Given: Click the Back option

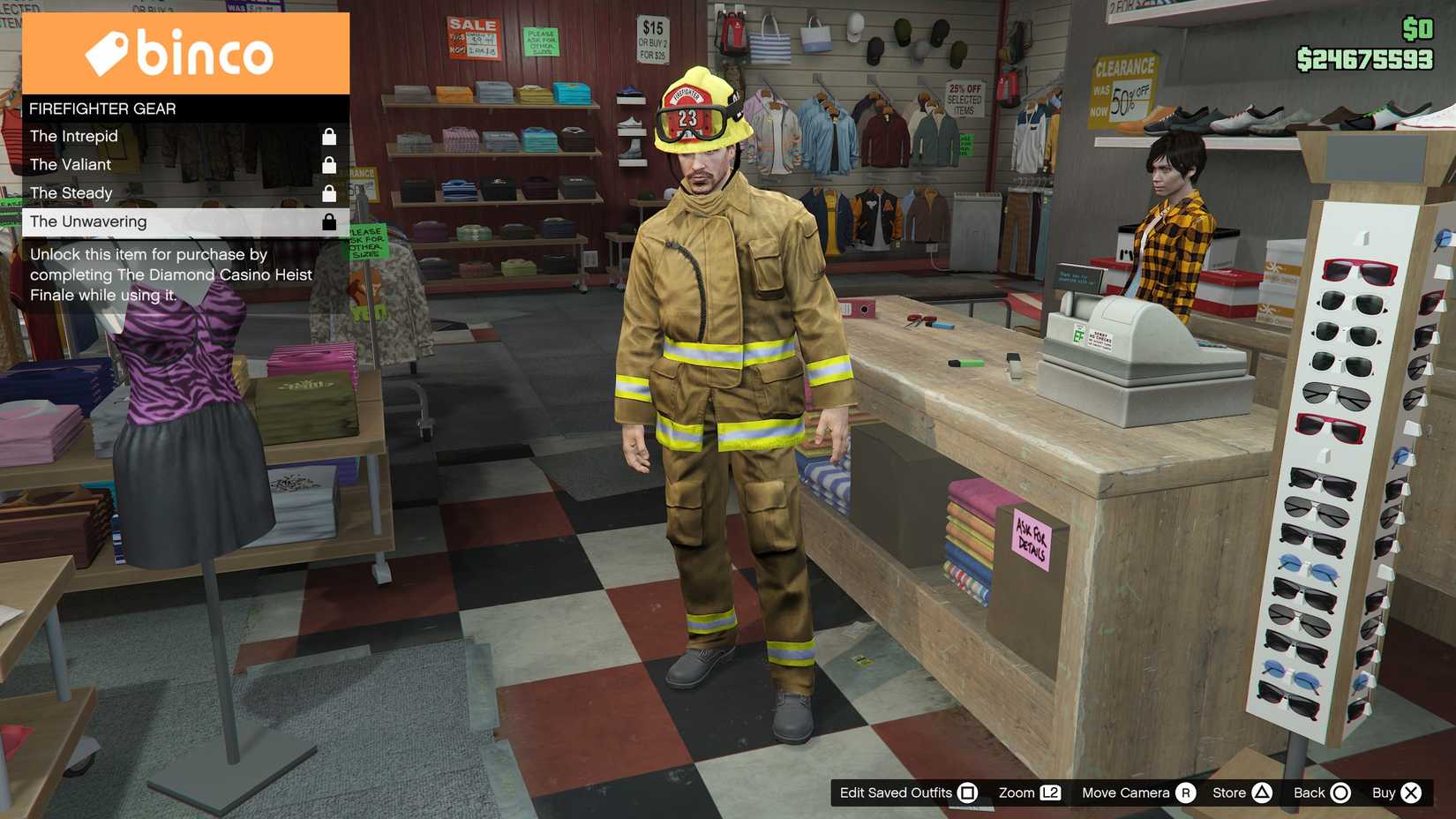Looking at the screenshot, I should (x=1308, y=793).
